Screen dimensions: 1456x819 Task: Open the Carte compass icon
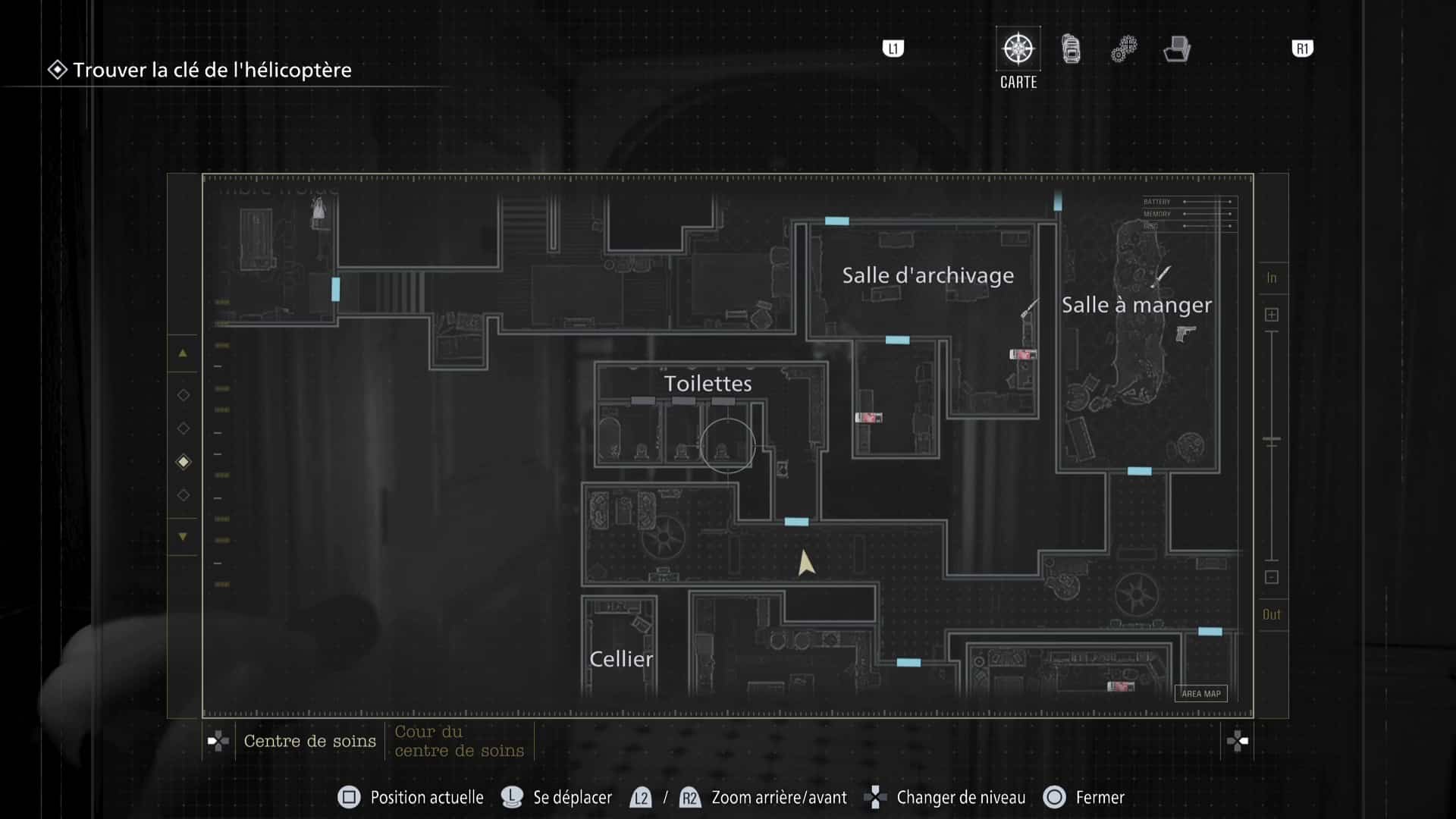[1018, 48]
